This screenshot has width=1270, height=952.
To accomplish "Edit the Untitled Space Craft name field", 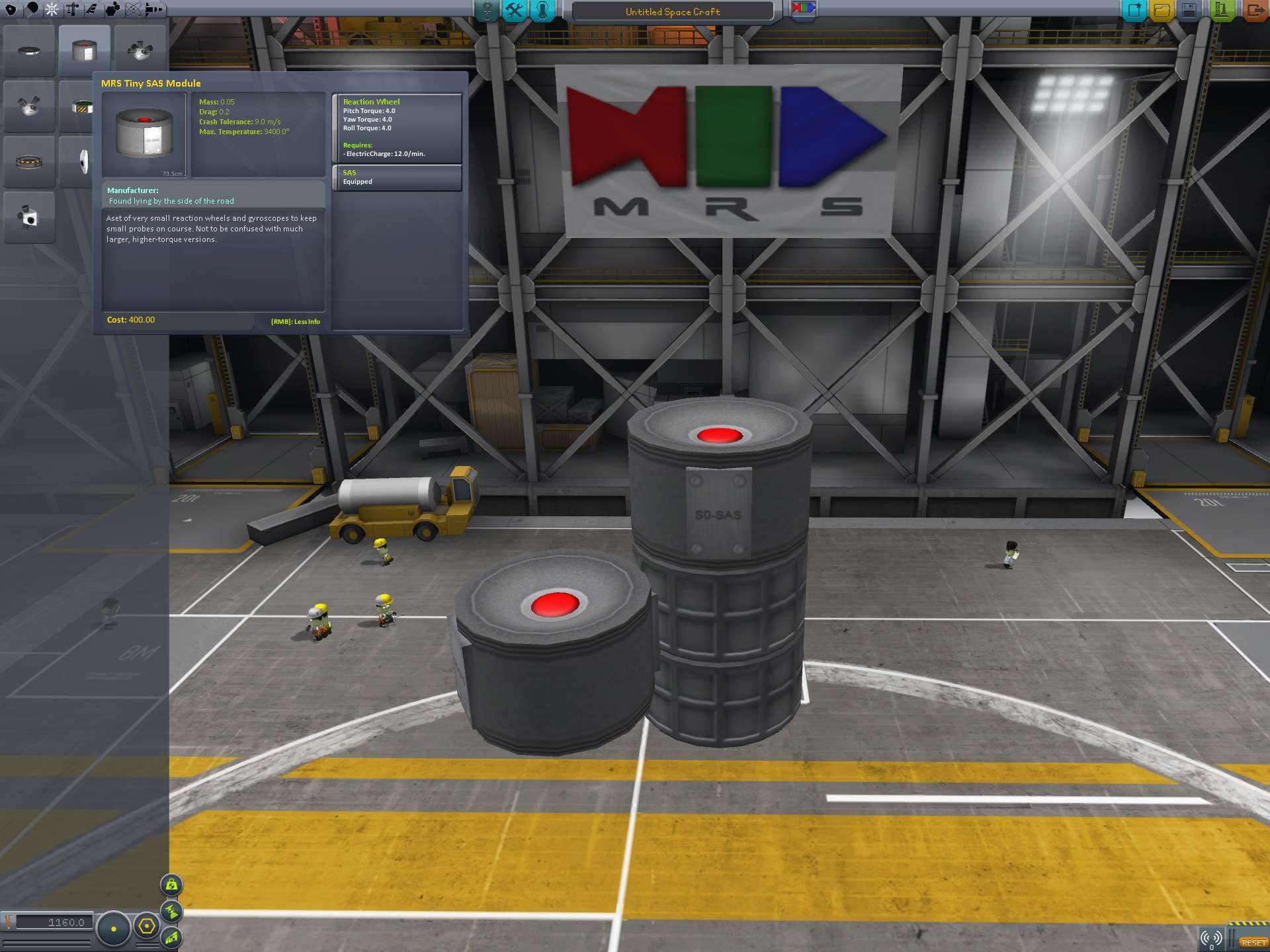I will click(x=672, y=12).
